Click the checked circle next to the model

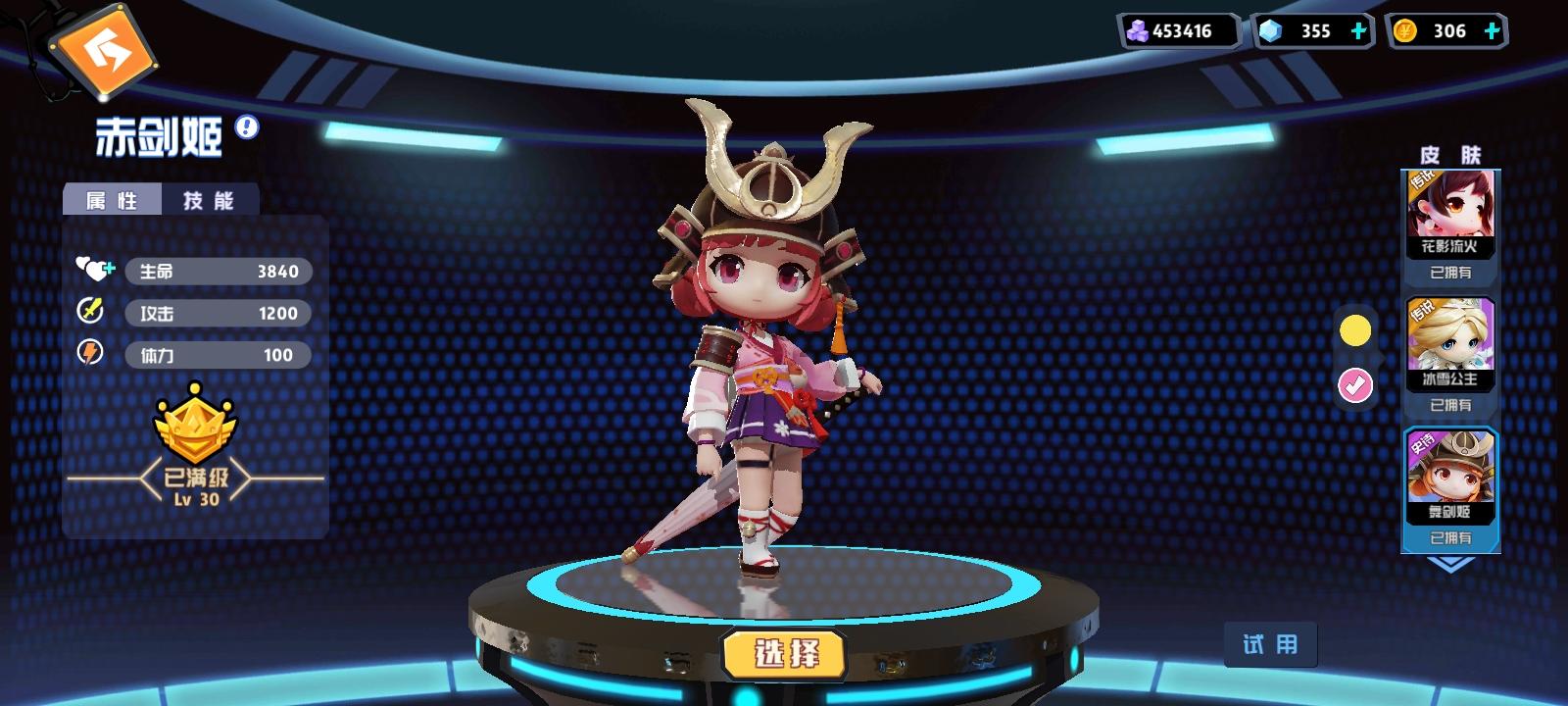1356,384
